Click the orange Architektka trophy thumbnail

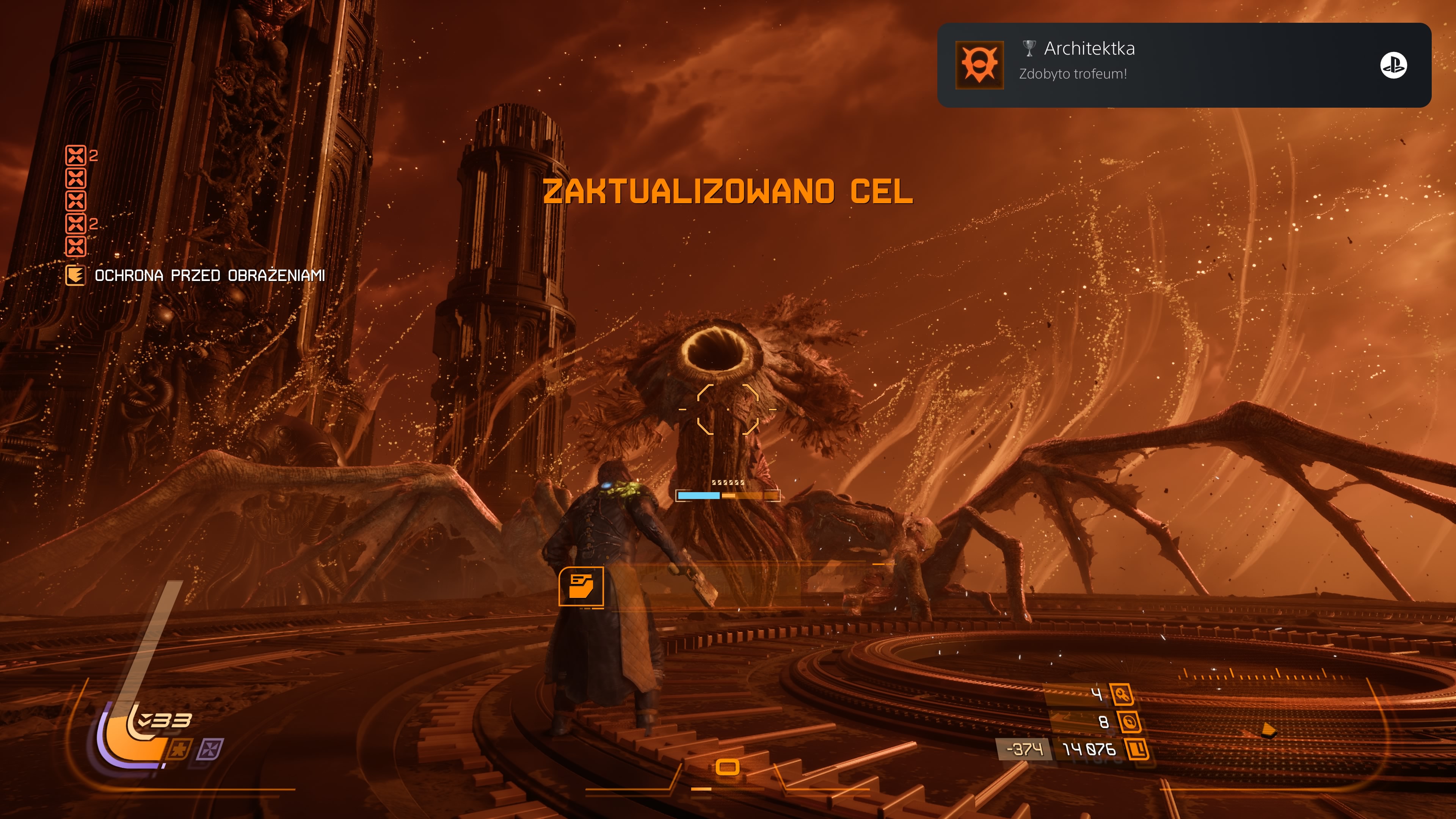pyautogui.click(x=979, y=65)
